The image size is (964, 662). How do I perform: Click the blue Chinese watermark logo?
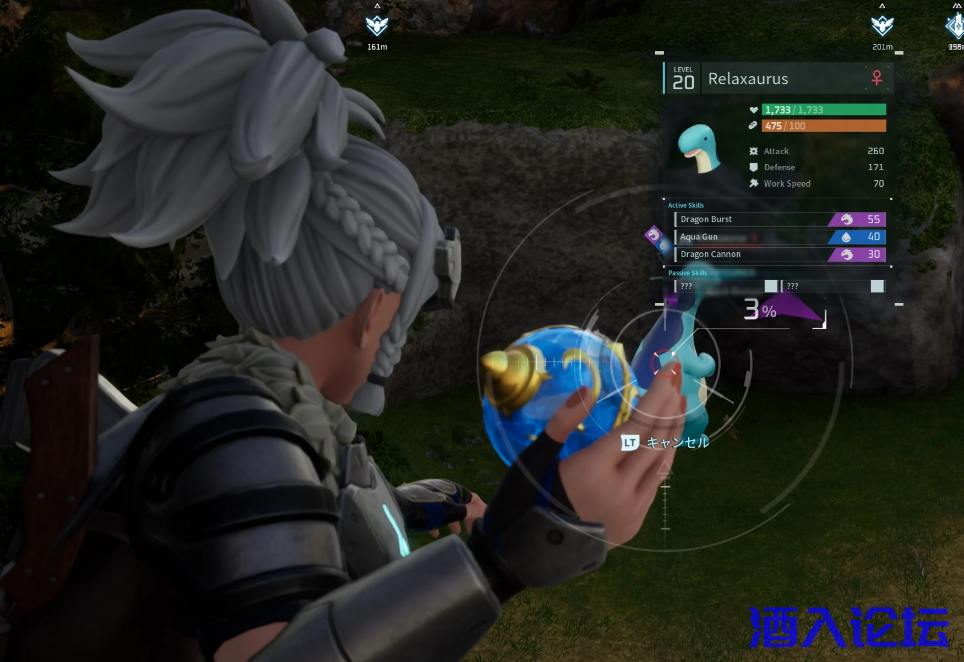coord(848,628)
